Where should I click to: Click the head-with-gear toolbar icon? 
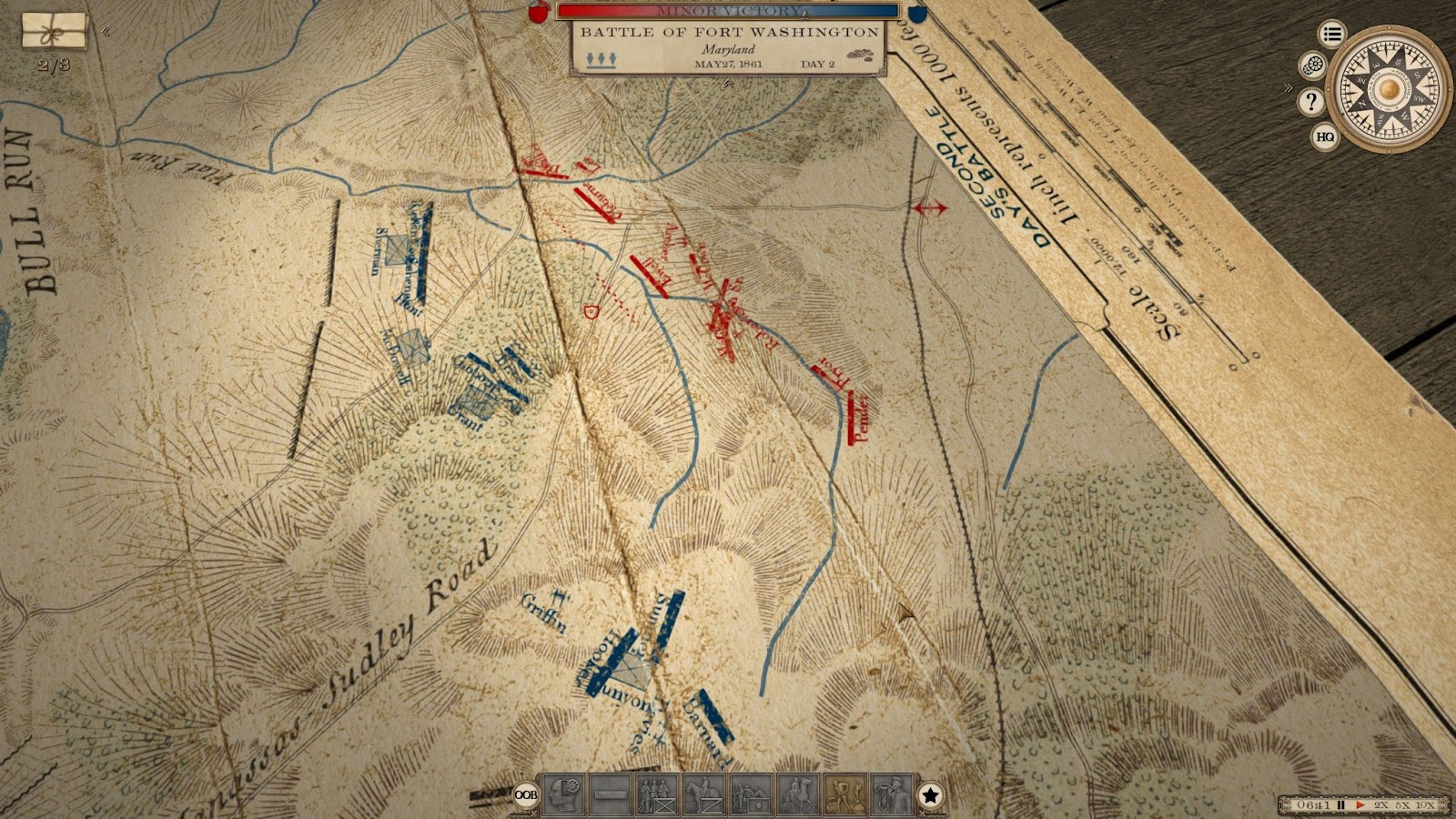pyautogui.click(x=562, y=794)
